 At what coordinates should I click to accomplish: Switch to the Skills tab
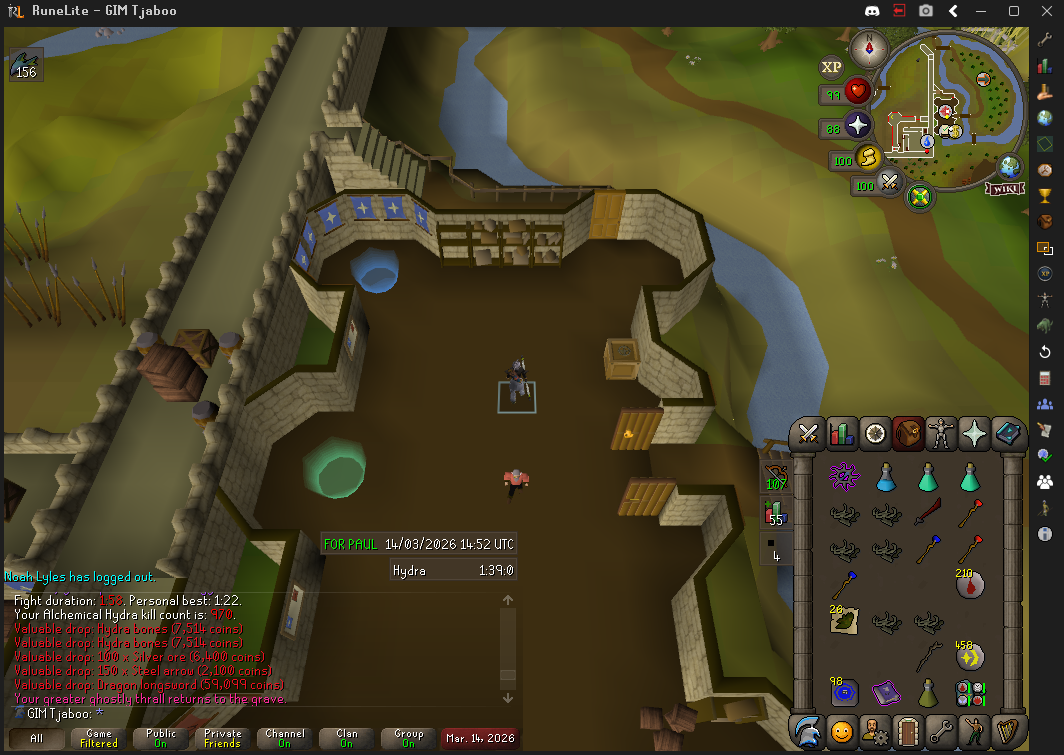(842, 434)
